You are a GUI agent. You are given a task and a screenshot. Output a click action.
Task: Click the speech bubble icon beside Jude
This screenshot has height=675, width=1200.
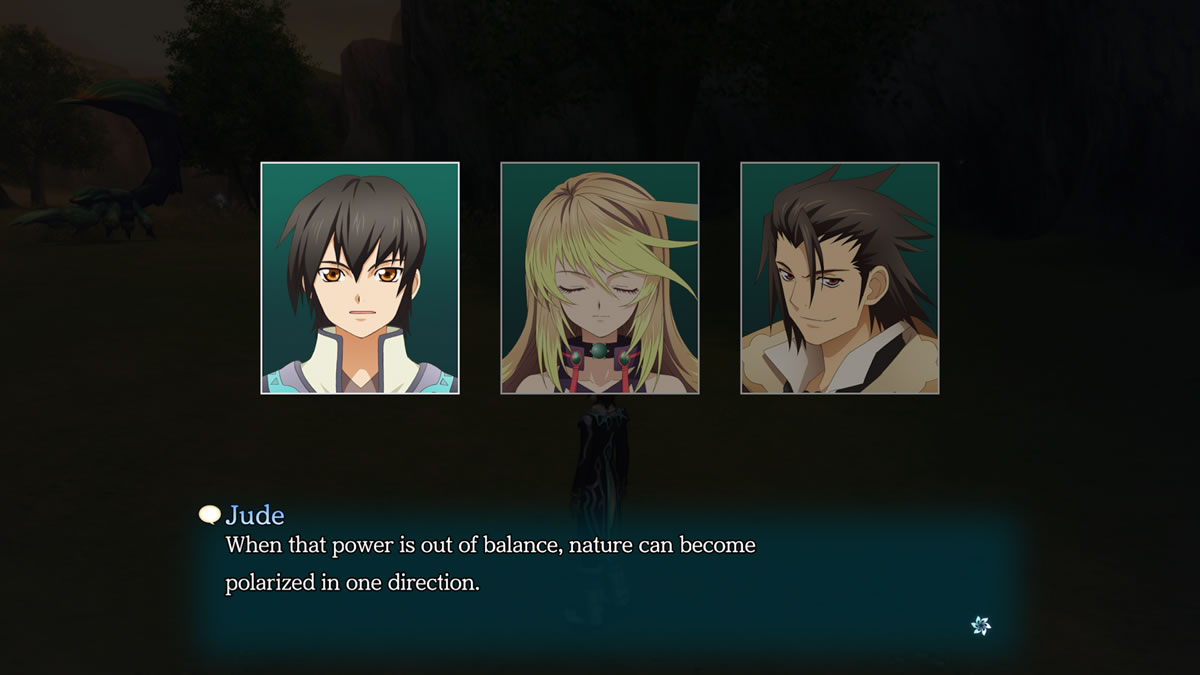(209, 515)
